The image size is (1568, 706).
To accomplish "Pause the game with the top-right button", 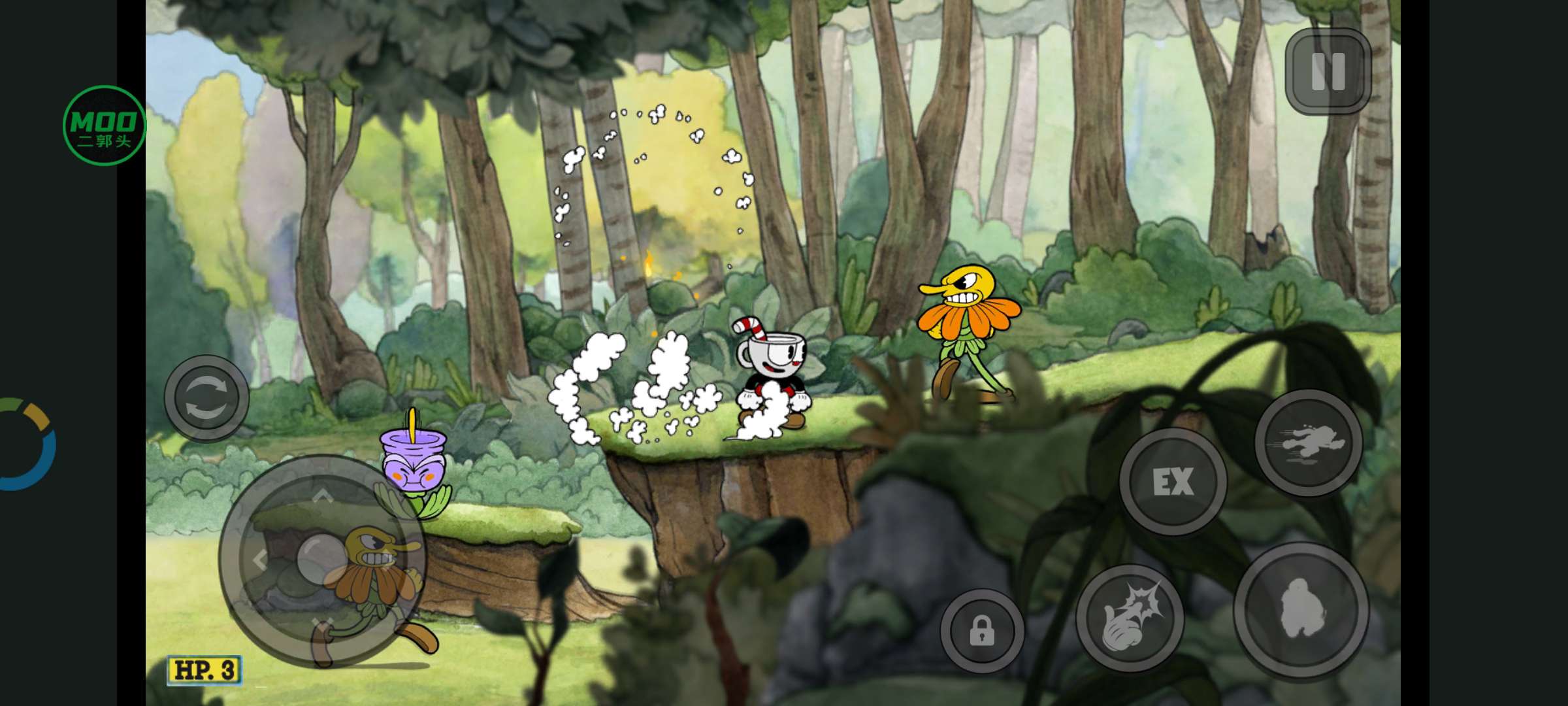I will 1328,71.
